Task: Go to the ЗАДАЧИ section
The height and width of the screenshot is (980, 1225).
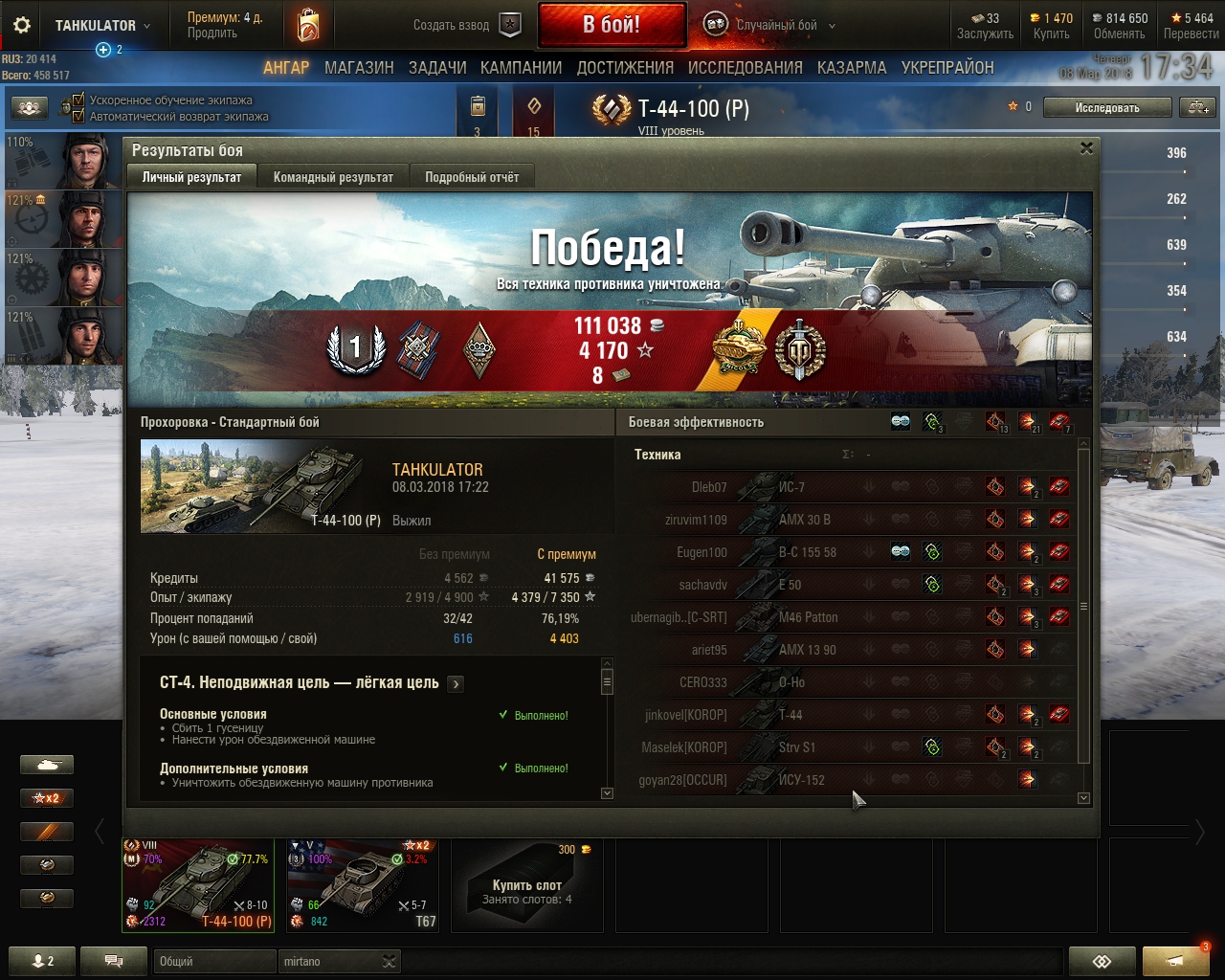Action: click(437, 68)
